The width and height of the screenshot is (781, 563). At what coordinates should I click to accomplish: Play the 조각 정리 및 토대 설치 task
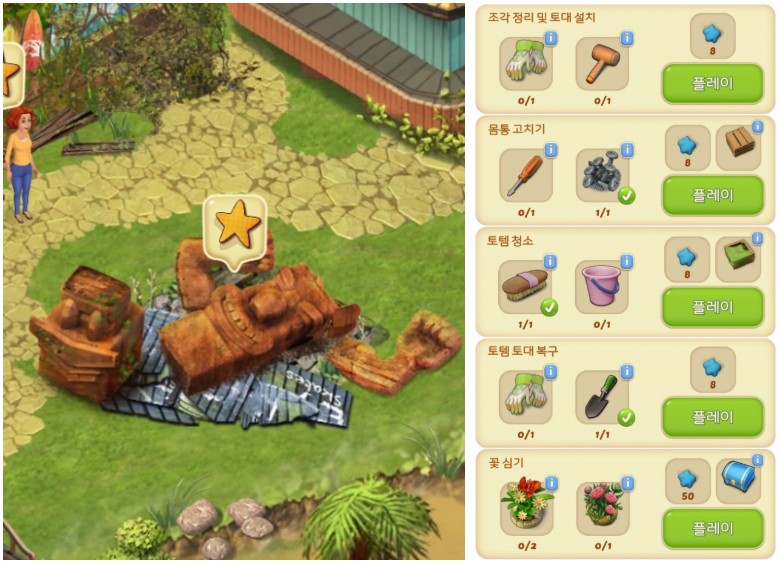(712, 84)
